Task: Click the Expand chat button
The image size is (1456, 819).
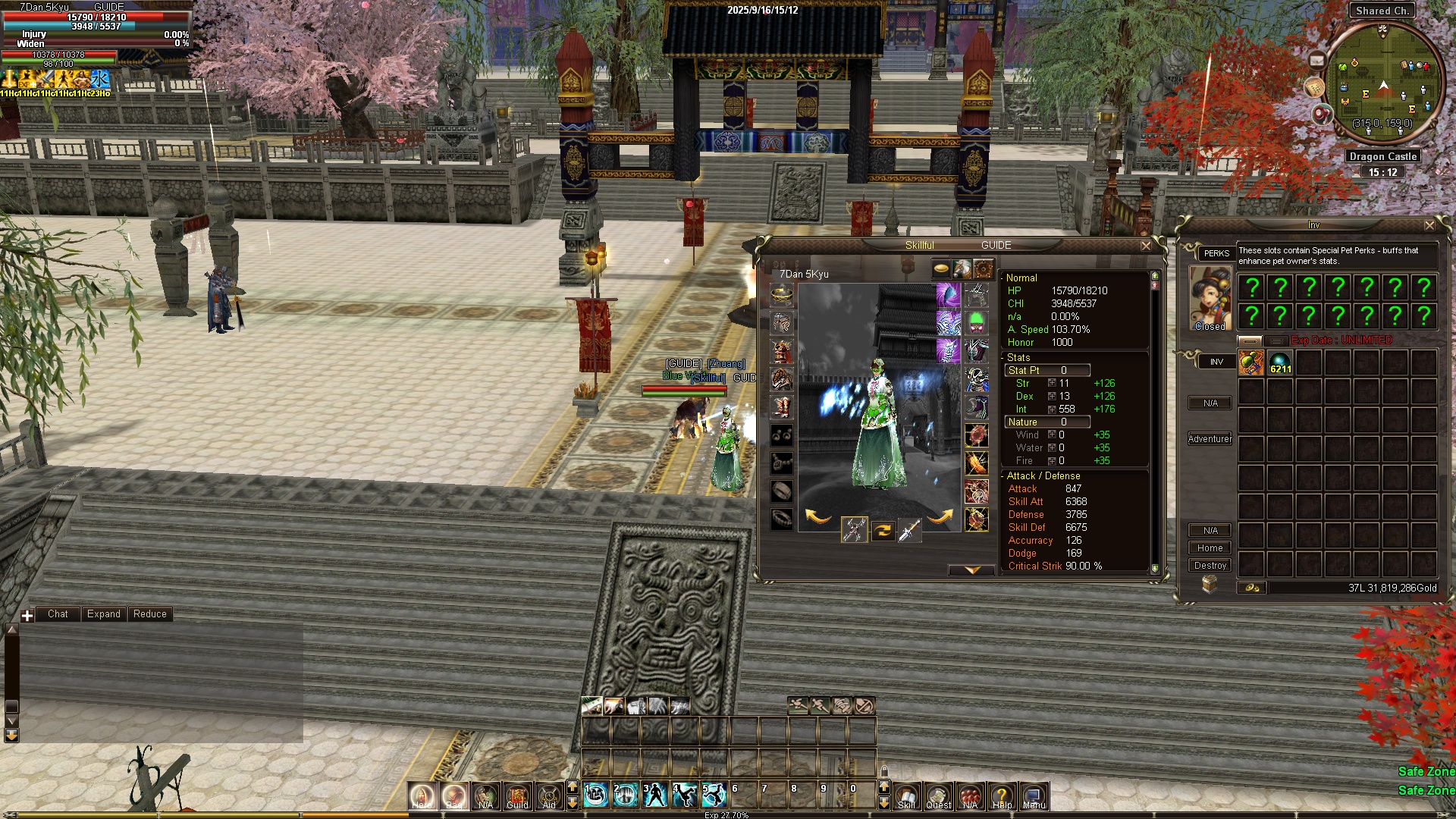Action: click(103, 614)
